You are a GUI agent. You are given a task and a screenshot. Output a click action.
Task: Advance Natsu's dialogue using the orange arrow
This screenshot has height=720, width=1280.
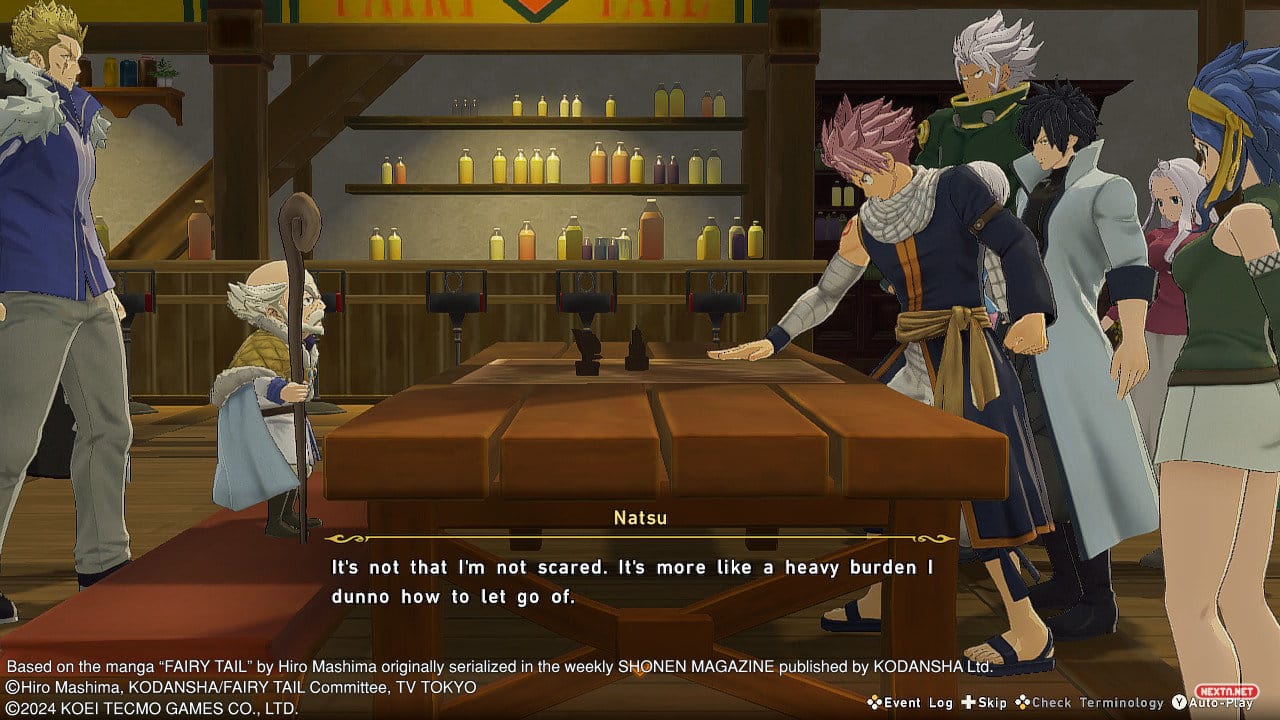pyautogui.click(x=639, y=671)
